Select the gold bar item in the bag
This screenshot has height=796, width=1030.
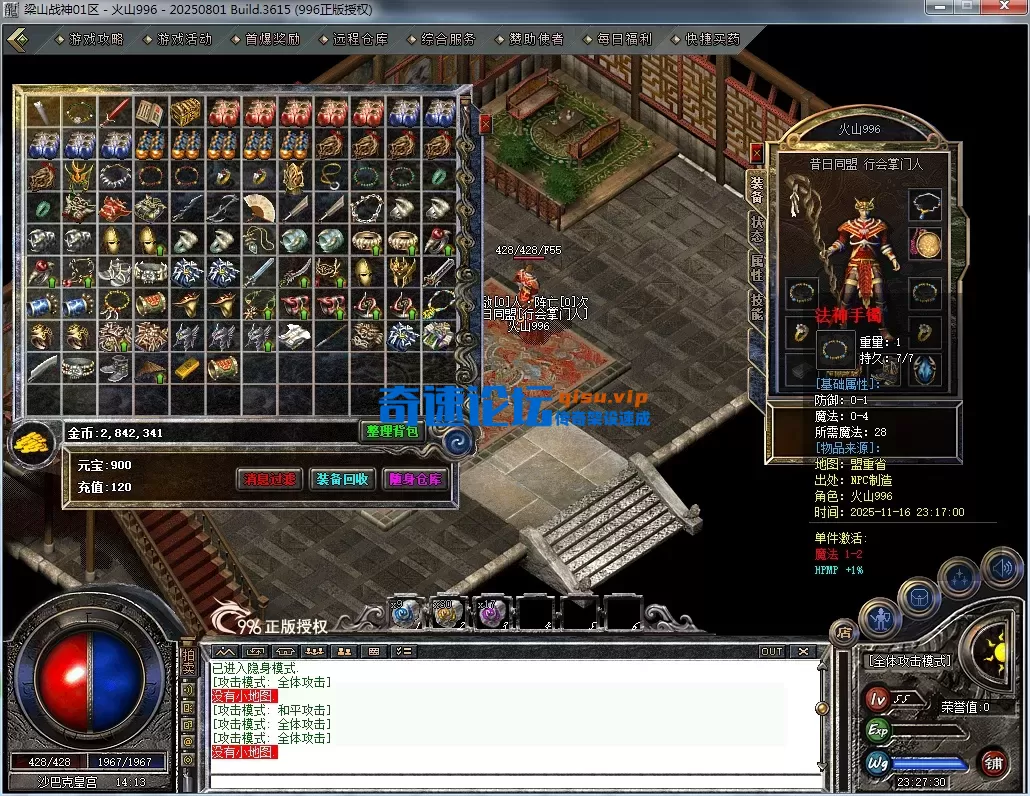coord(186,367)
